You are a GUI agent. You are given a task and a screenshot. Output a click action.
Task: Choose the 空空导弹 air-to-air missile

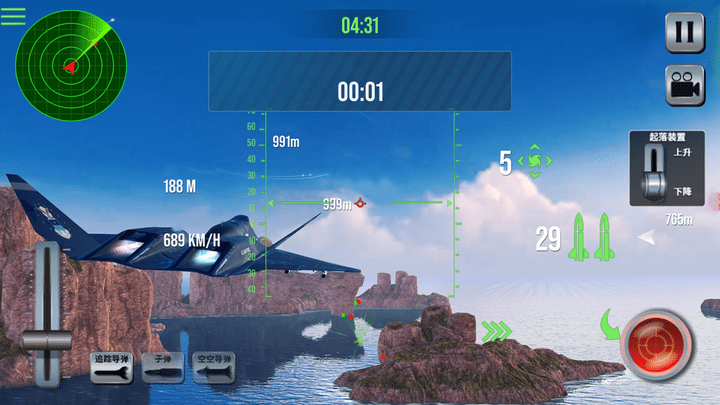[x=212, y=369]
